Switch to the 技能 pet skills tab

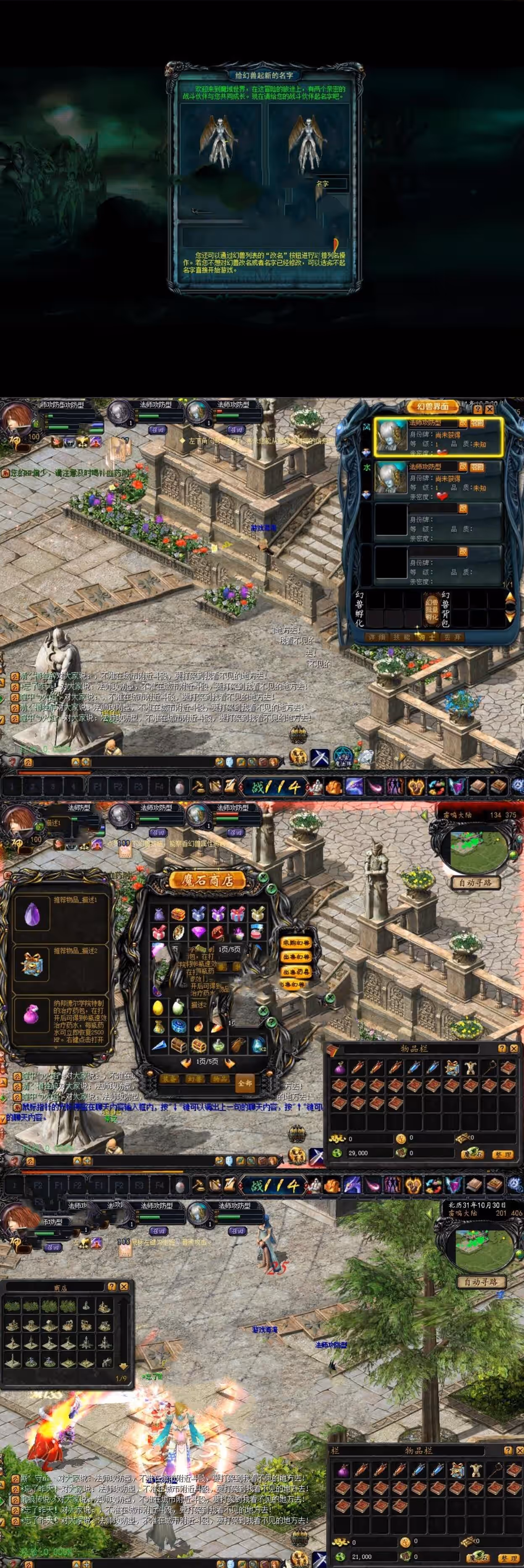[x=401, y=637]
